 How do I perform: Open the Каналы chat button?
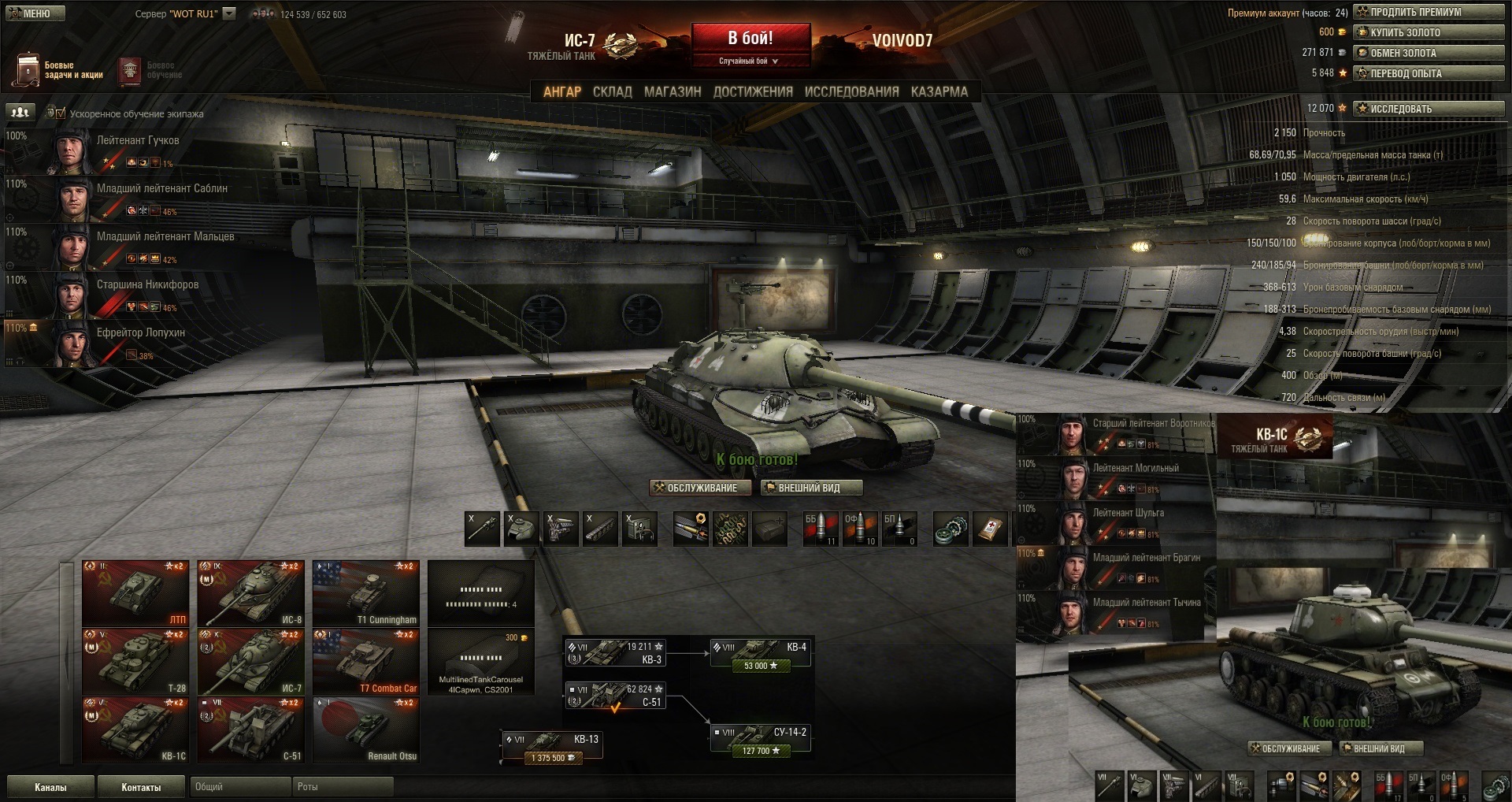pos(50,787)
